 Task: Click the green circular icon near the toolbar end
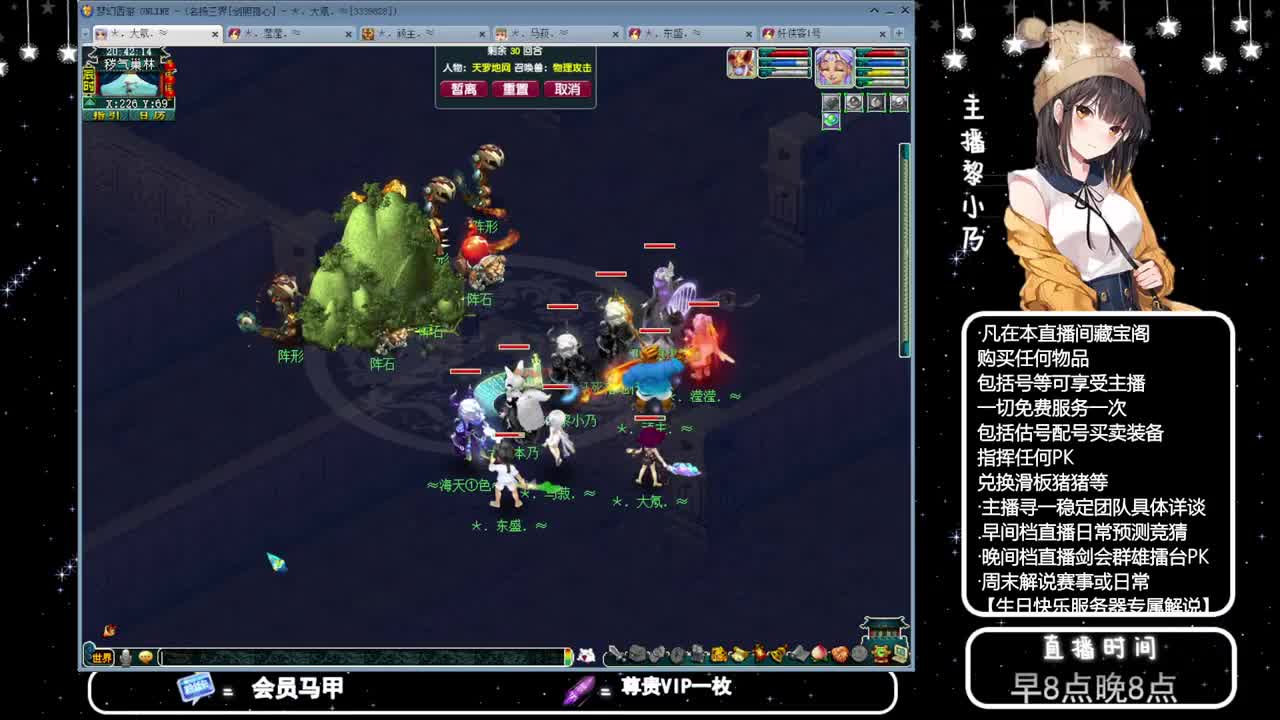click(879, 651)
